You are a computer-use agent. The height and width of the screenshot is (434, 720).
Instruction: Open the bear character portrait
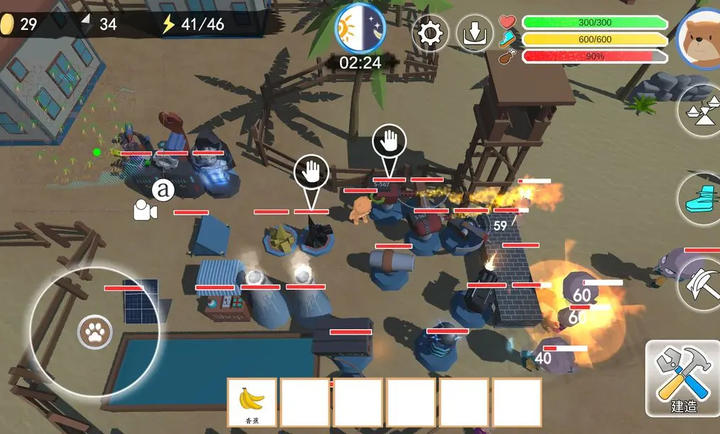click(x=699, y=36)
